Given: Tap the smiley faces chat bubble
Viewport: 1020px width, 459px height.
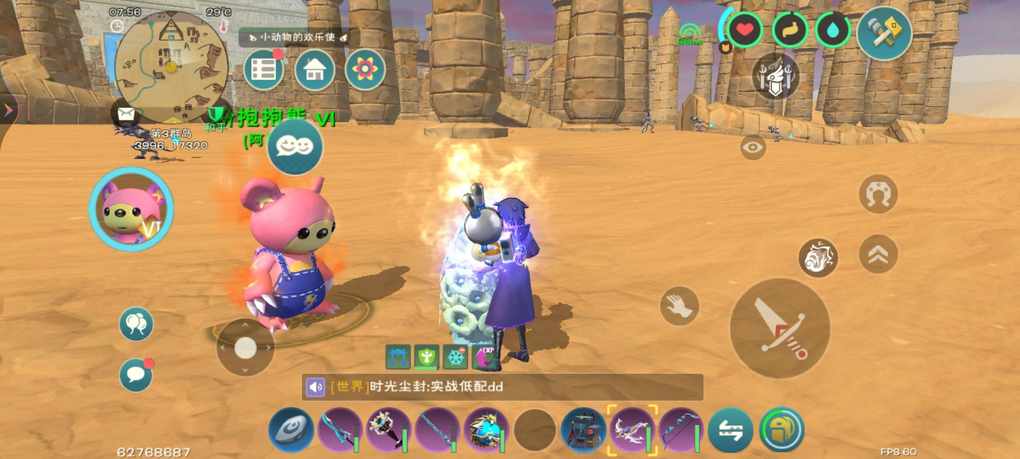Looking at the screenshot, I should click(x=294, y=146).
